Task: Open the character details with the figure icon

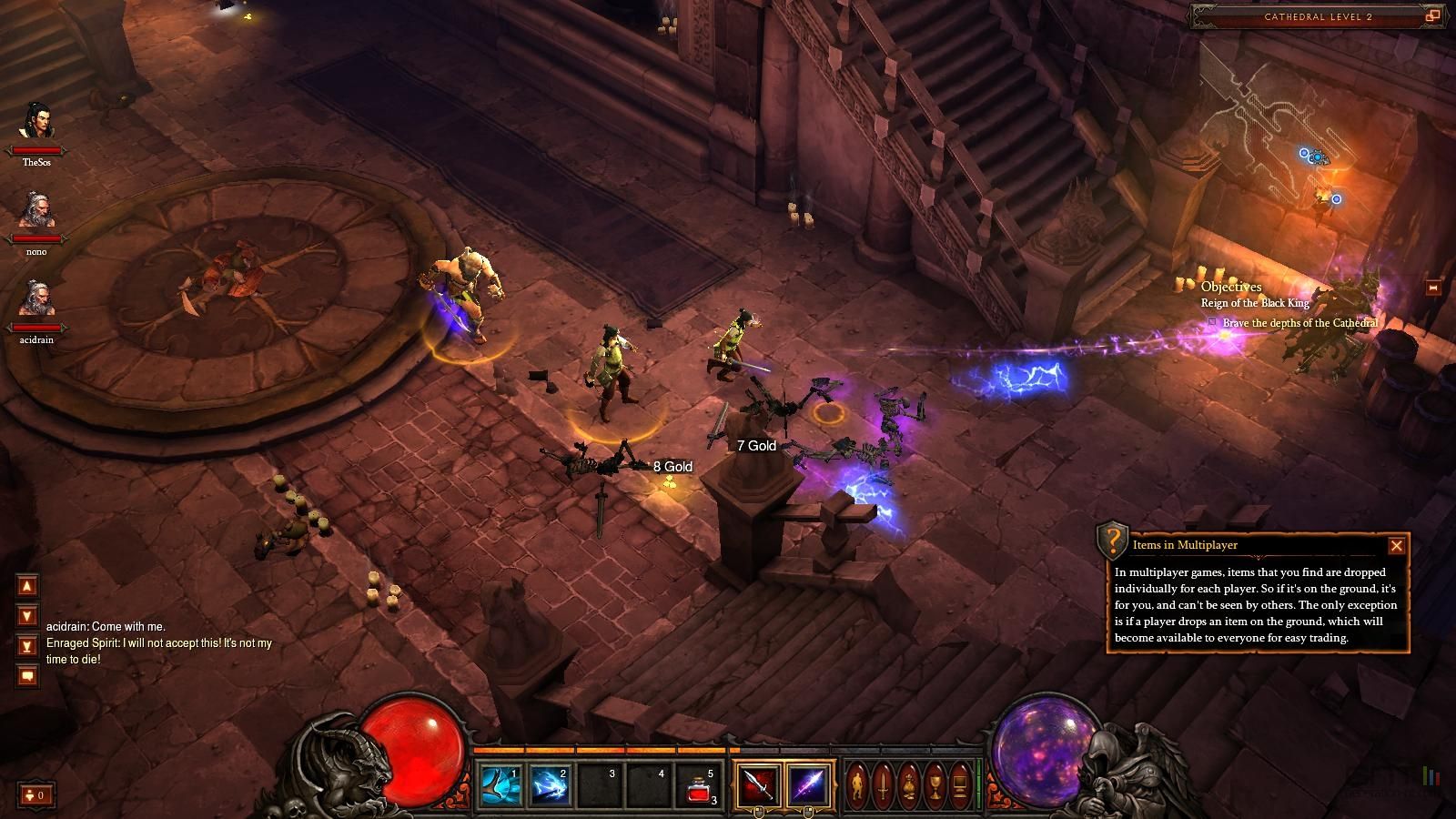Action: pyautogui.click(x=857, y=784)
